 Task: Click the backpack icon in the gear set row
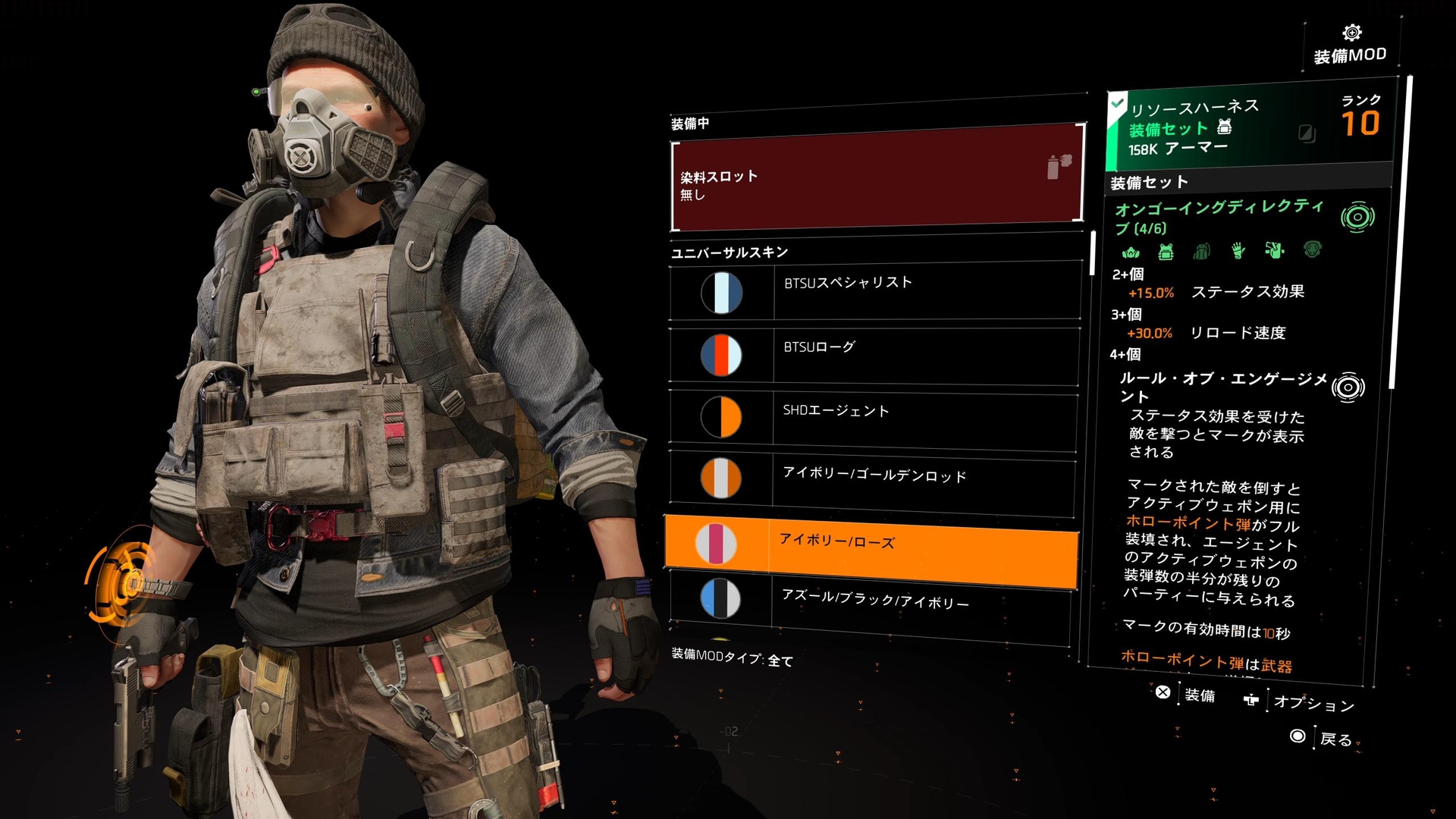pyautogui.click(x=1202, y=252)
